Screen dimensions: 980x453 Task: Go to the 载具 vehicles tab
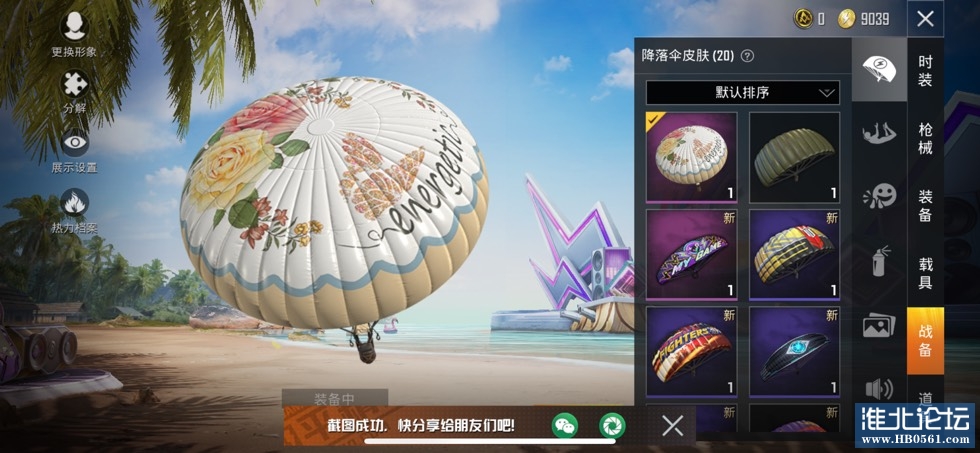[x=925, y=273]
